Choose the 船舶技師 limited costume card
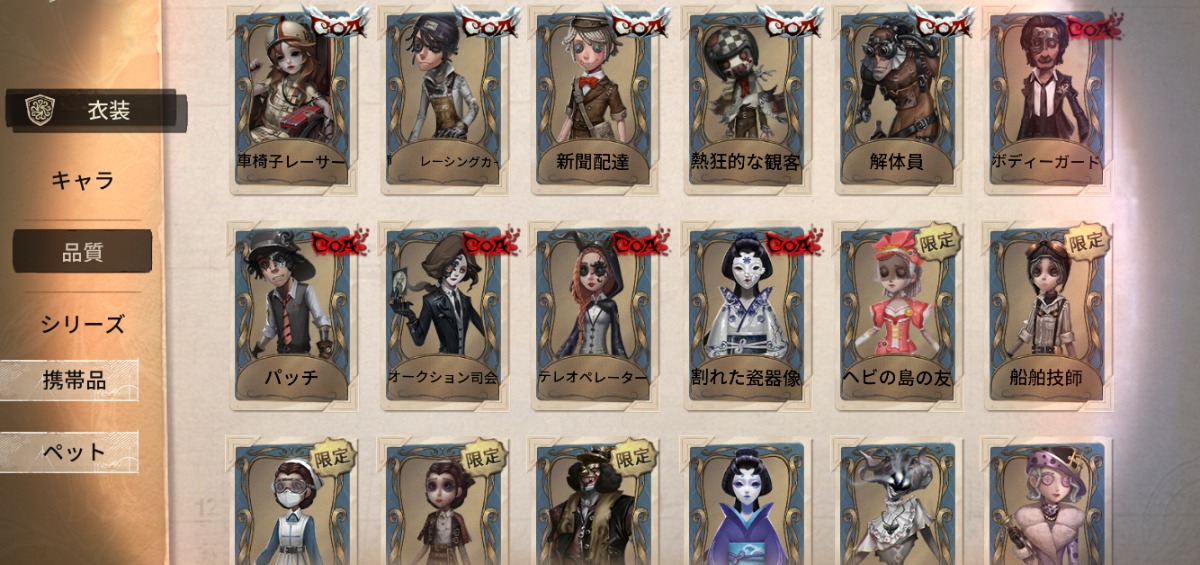Screen dimensions: 1200x565 point(1046,315)
